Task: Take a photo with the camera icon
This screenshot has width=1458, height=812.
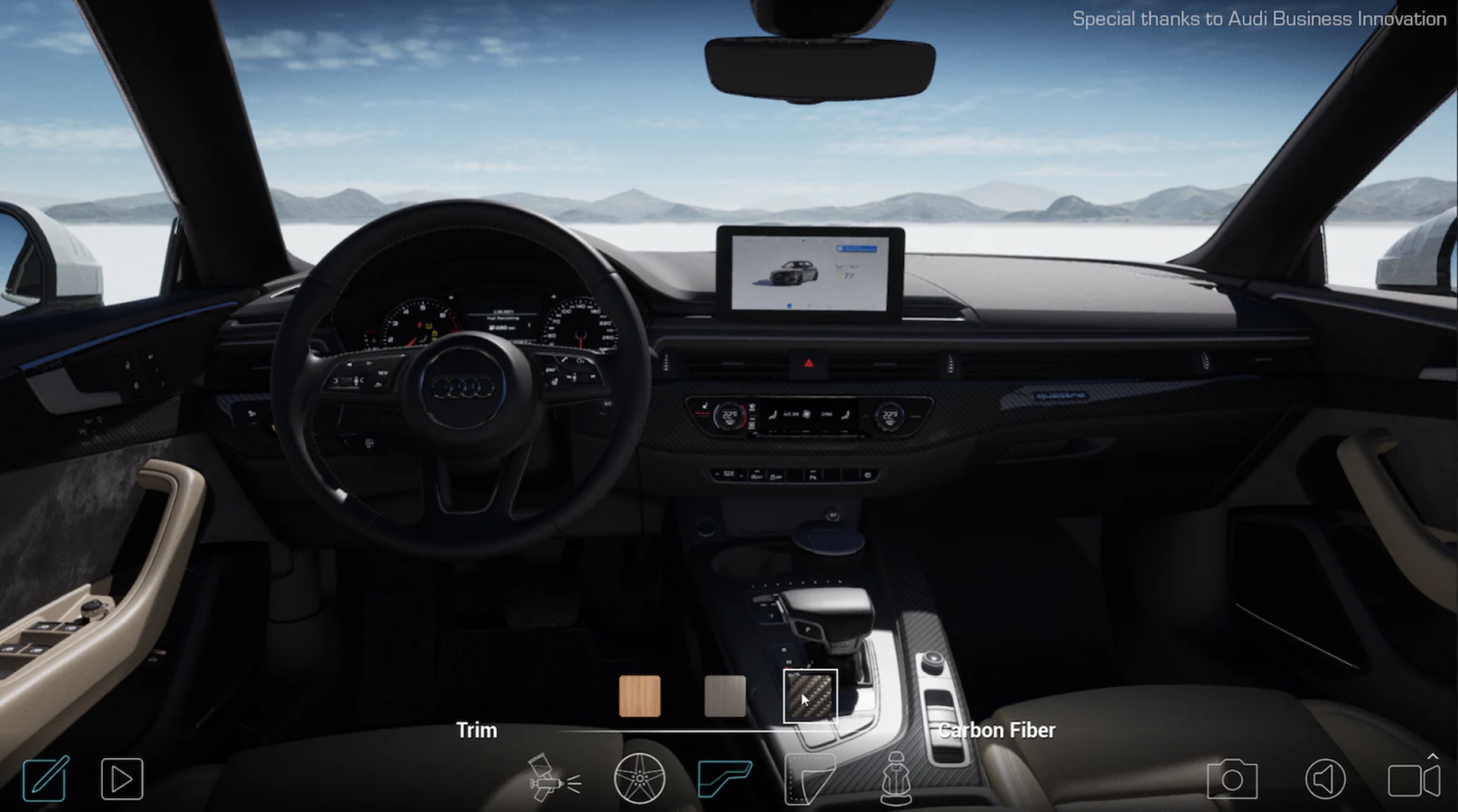Action: (x=1232, y=780)
